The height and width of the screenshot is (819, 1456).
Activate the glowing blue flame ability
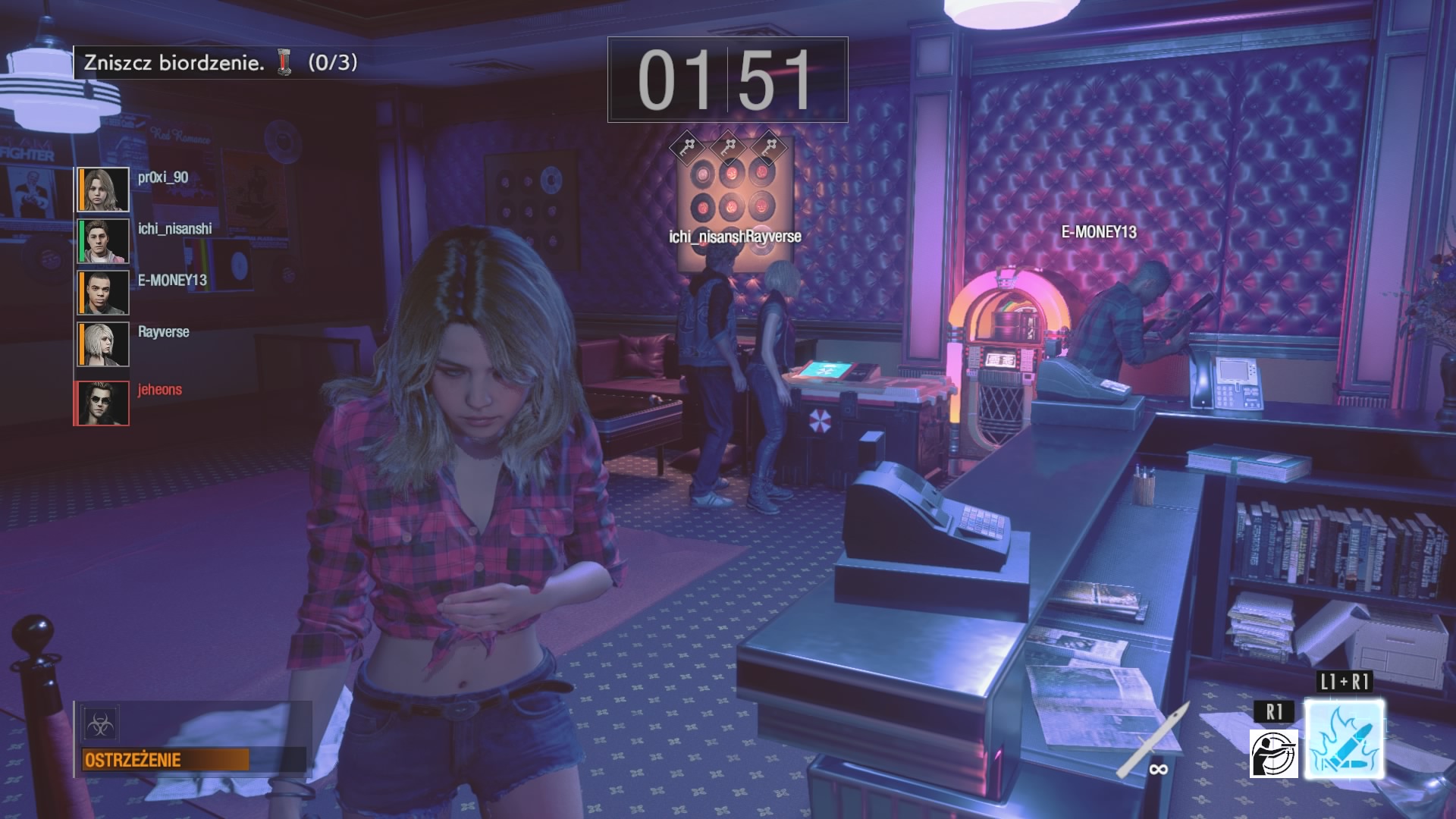(x=1344, y=739)
